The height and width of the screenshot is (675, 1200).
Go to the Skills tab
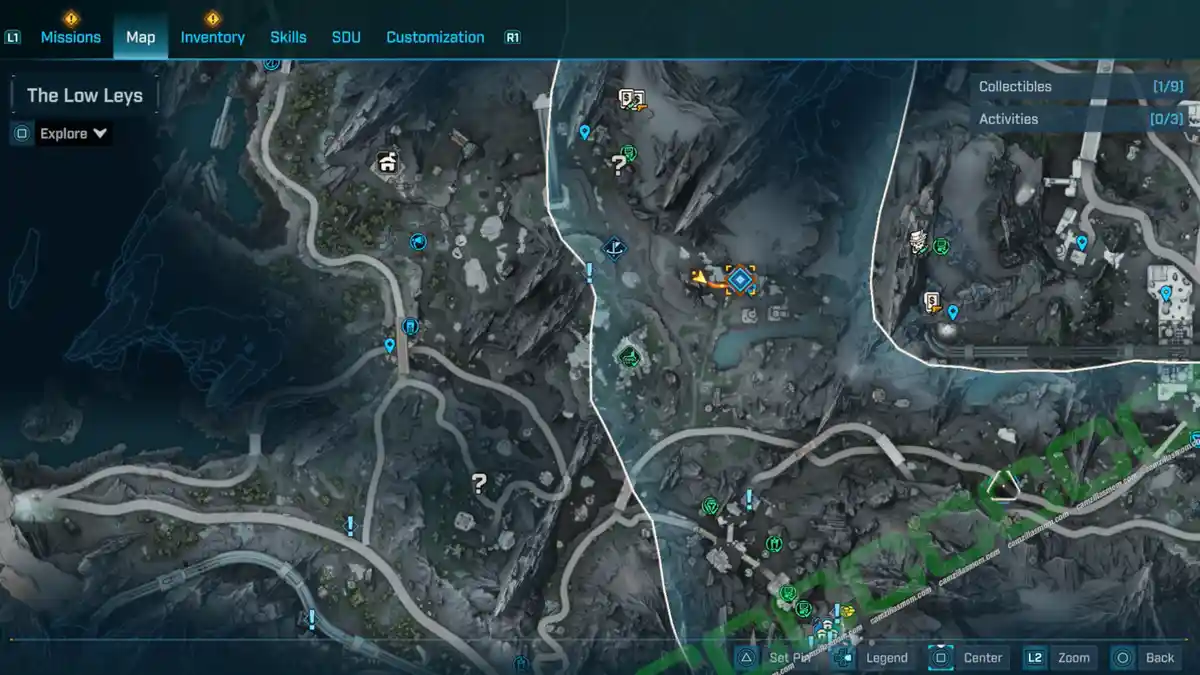[x=288, y=37]
